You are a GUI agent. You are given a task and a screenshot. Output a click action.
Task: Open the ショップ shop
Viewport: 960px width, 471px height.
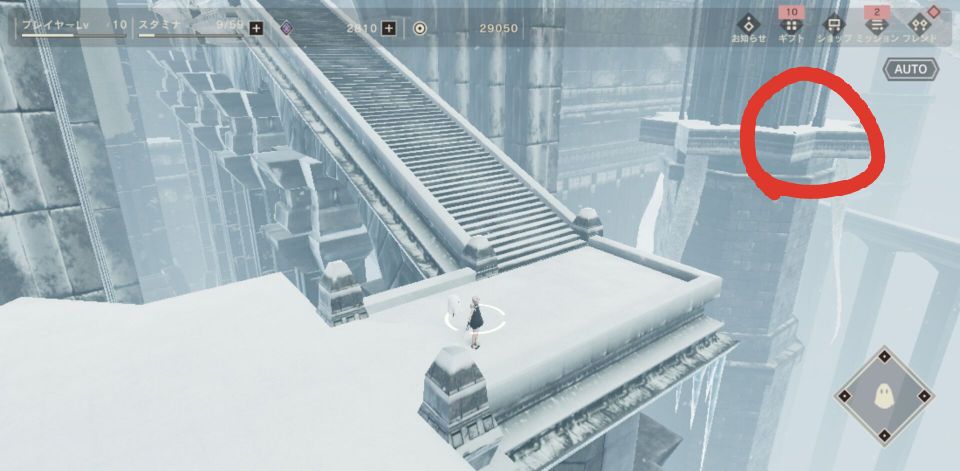831,25
